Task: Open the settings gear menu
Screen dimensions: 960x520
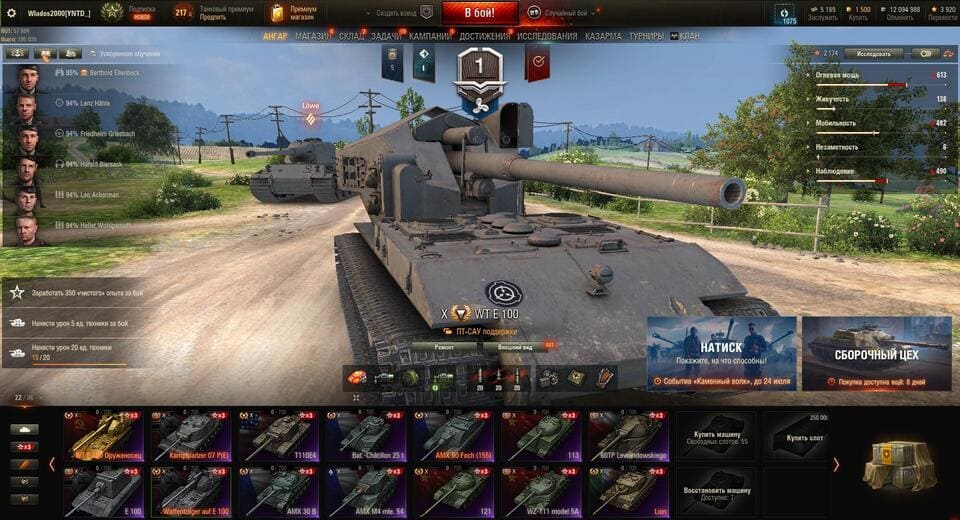Action: click(12, 13)
